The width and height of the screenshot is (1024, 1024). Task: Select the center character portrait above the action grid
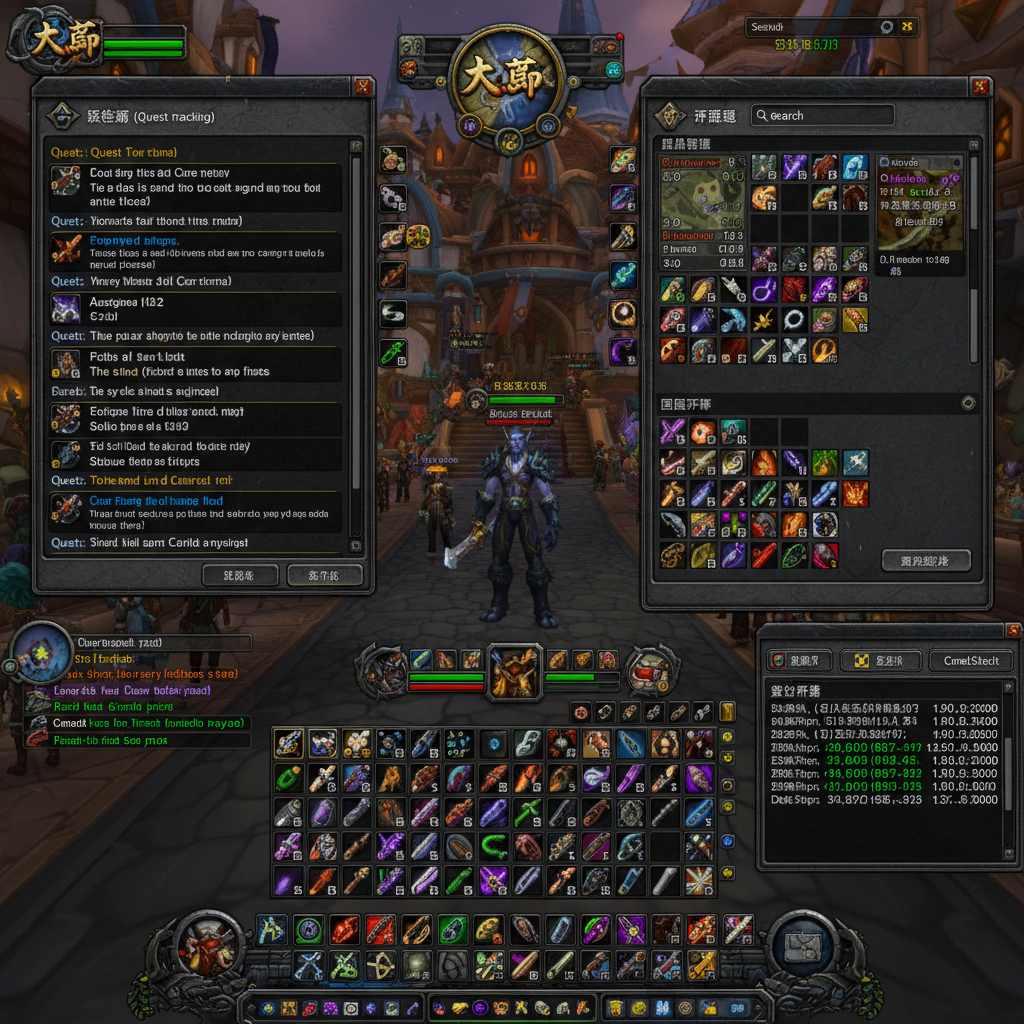click(x=515, y=671)
